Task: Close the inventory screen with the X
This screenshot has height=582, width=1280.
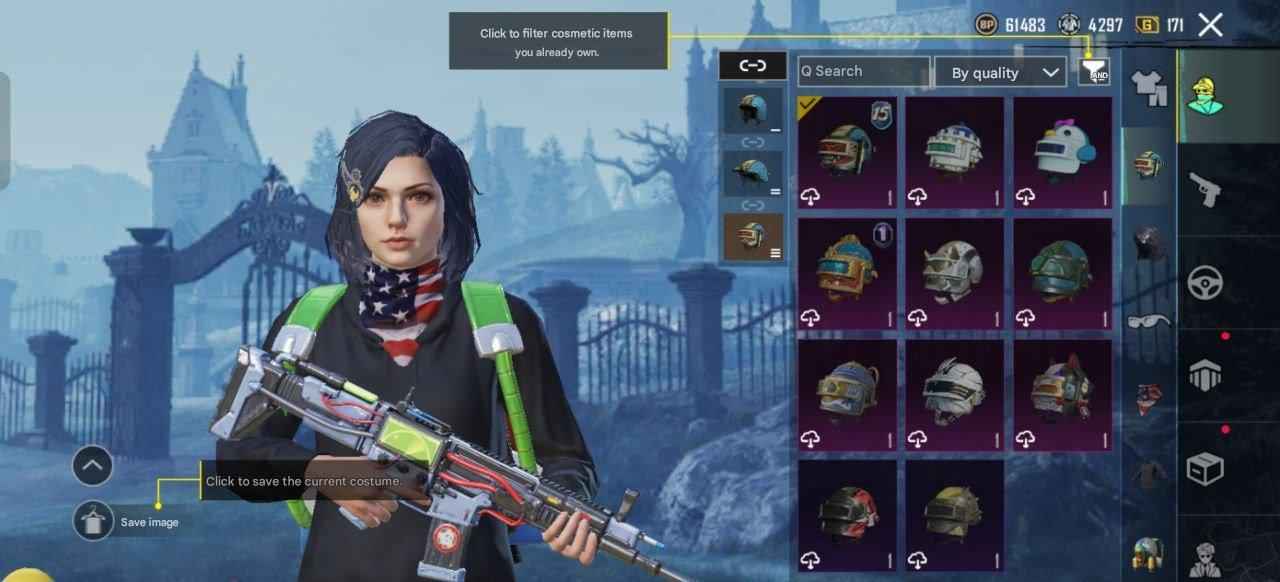Action: pyautogui.click(x=1210, y=25)
